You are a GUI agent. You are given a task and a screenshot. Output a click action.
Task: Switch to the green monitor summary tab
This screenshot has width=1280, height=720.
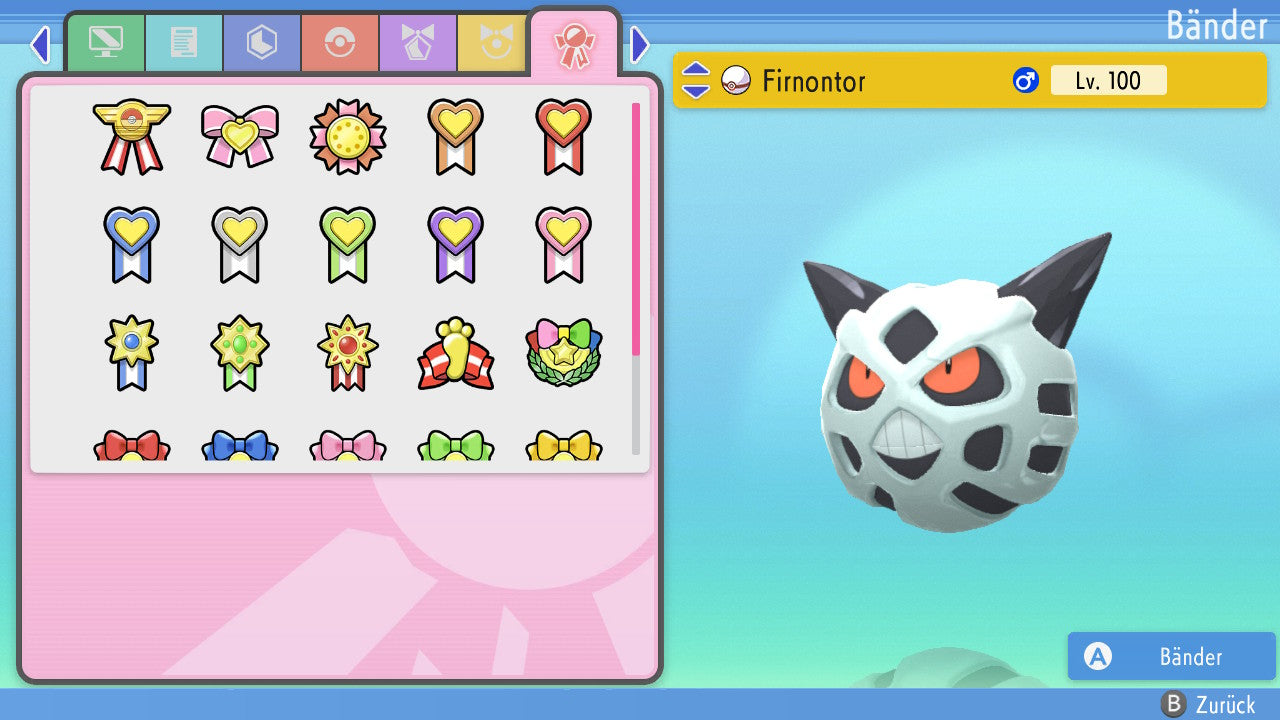tap(105, 44)
